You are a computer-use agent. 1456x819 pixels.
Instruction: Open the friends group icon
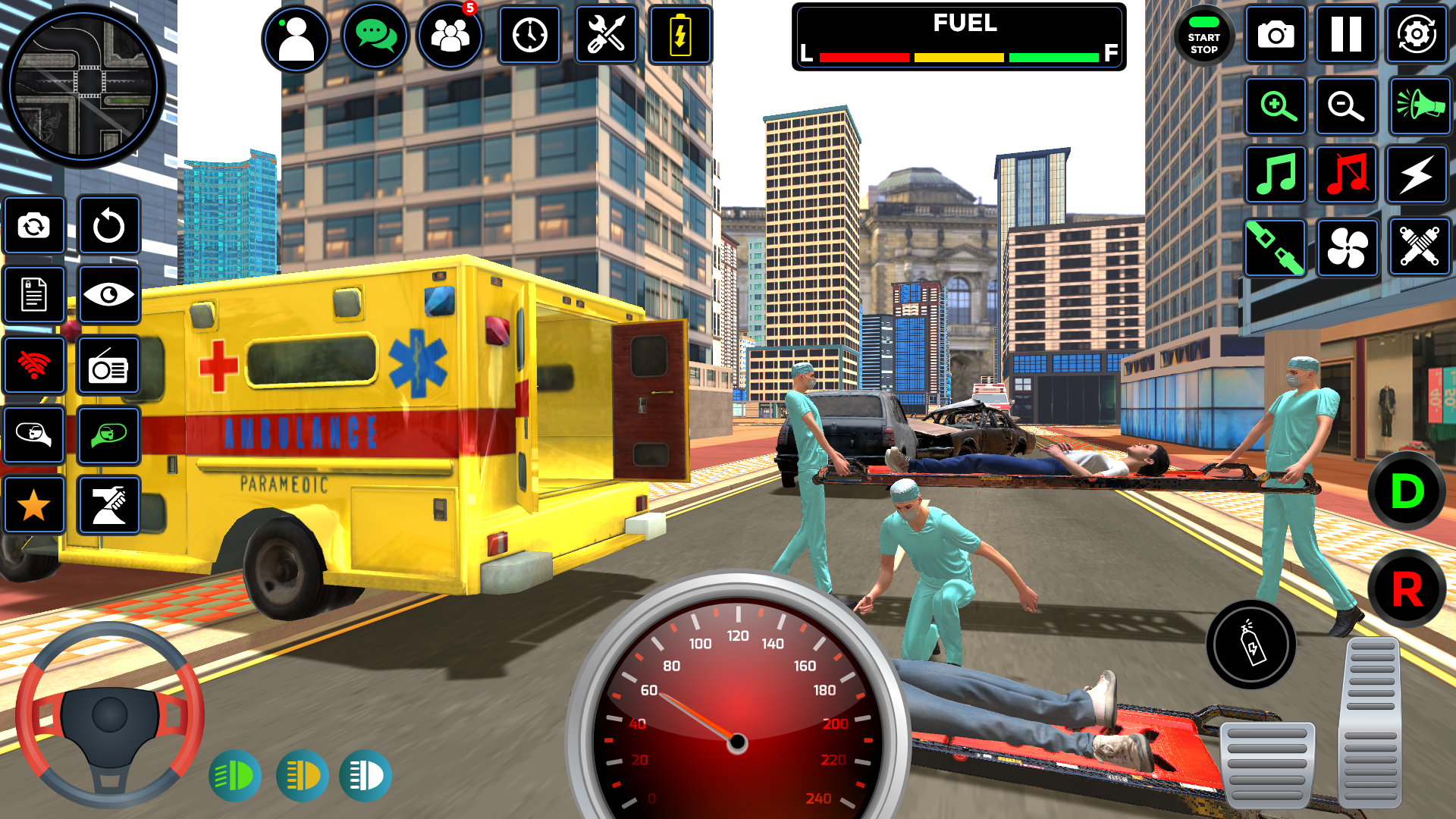pos(450,36)
